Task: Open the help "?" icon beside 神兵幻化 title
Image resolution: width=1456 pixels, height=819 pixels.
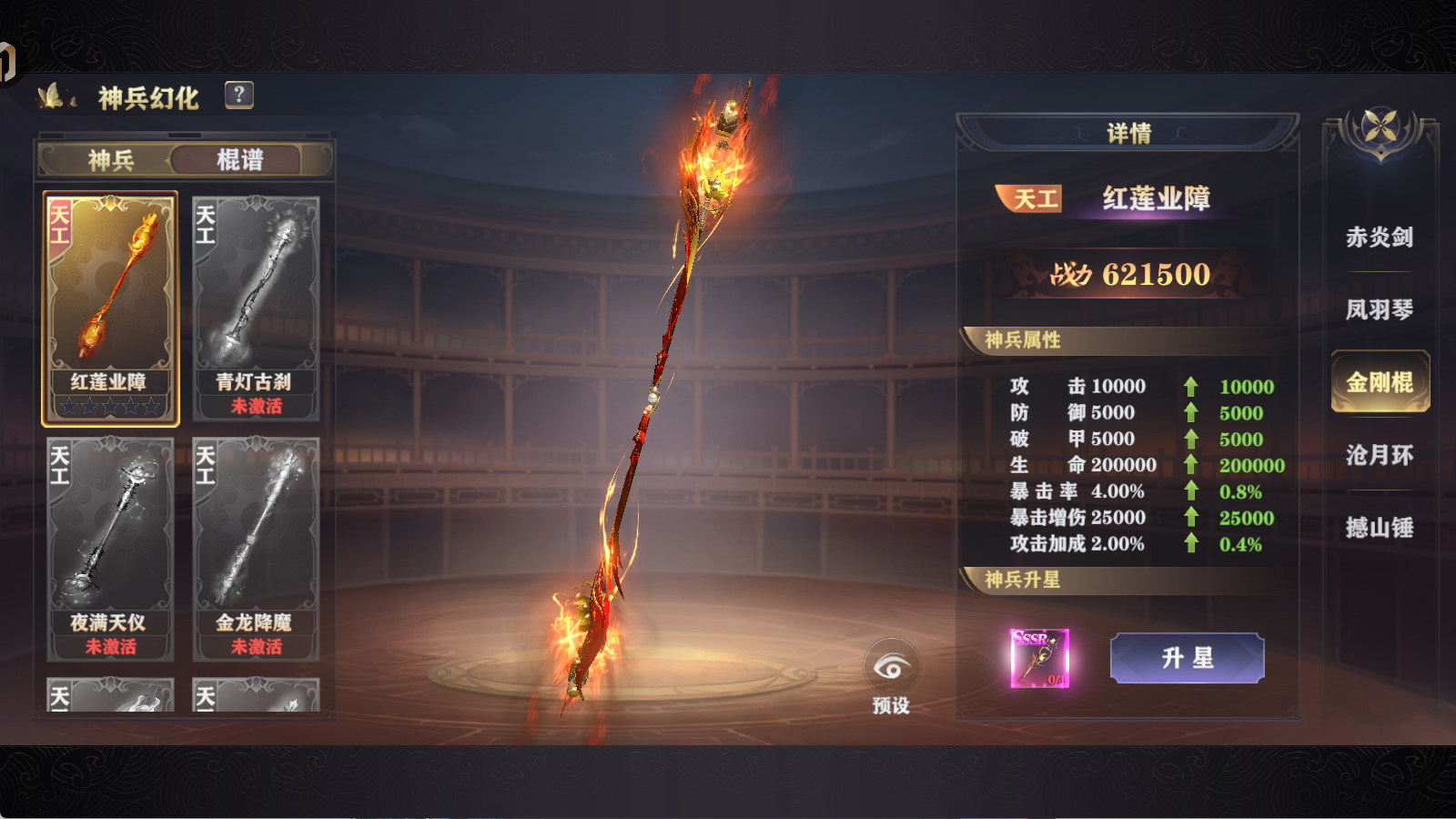Action: coord(238,95)
